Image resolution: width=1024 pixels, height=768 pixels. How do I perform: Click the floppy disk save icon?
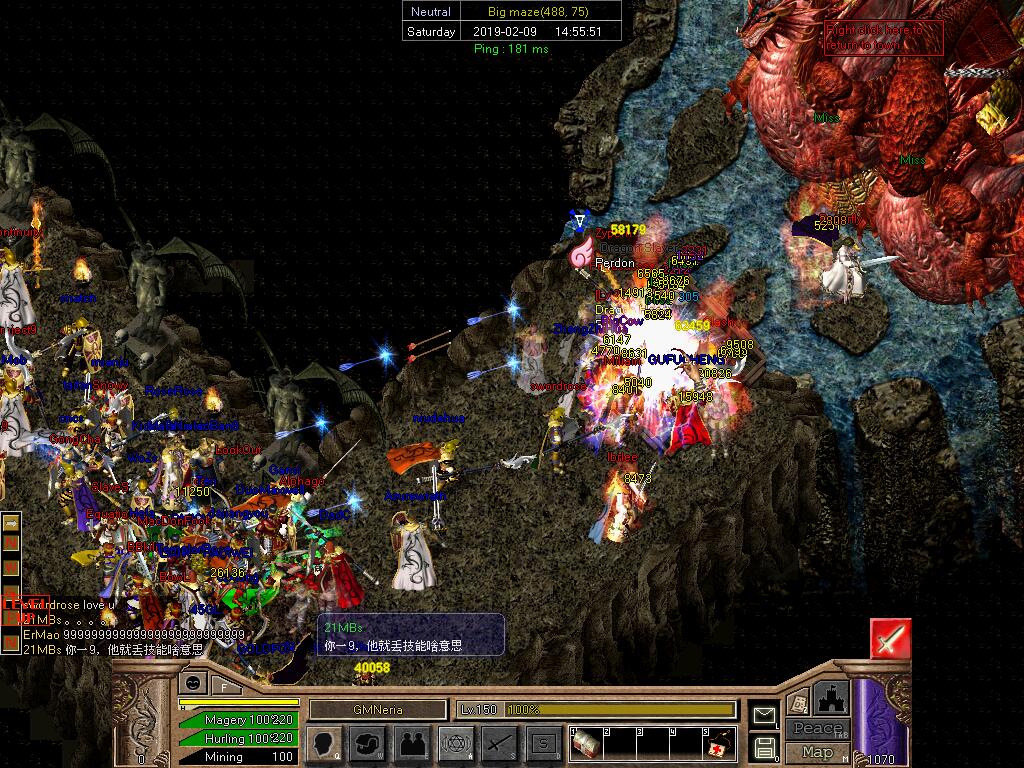[765, 746]
